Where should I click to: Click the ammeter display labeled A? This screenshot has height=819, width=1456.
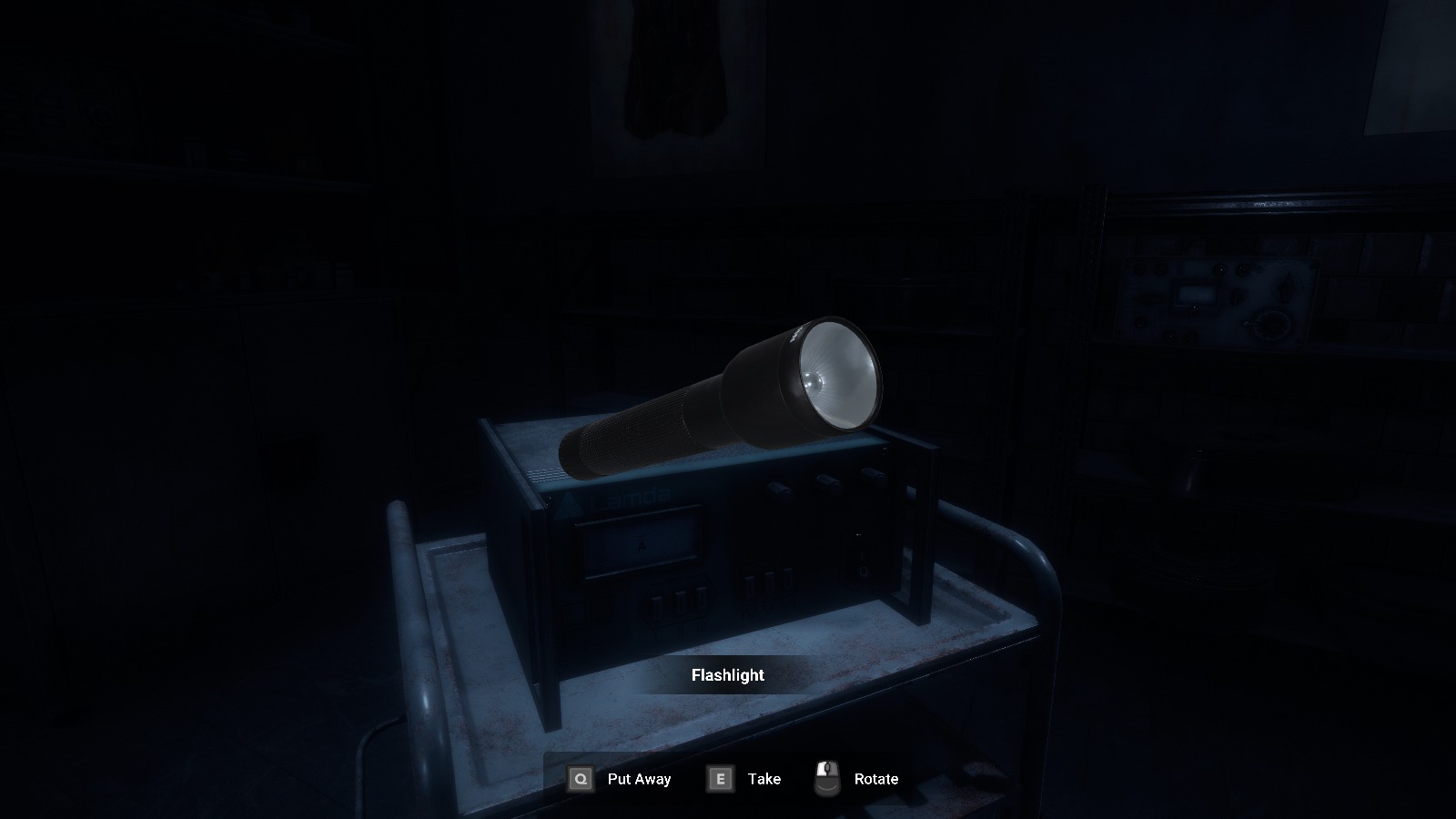641,546
